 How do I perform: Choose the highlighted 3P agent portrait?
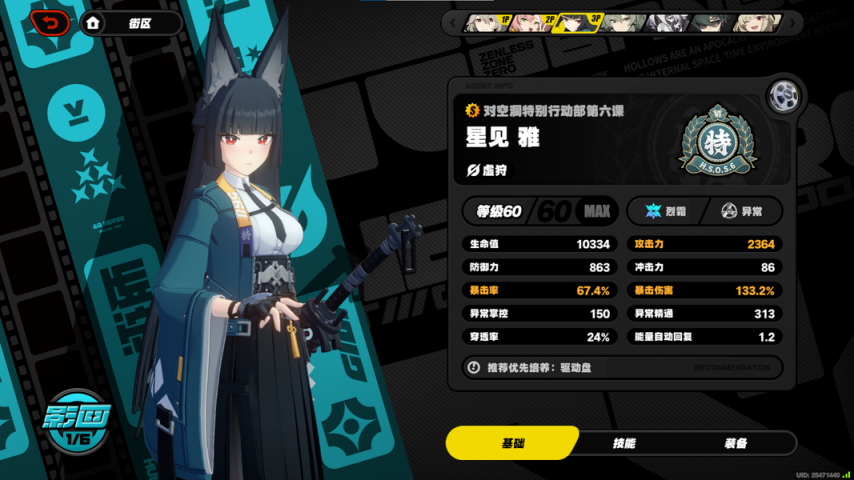coord(577,22)
